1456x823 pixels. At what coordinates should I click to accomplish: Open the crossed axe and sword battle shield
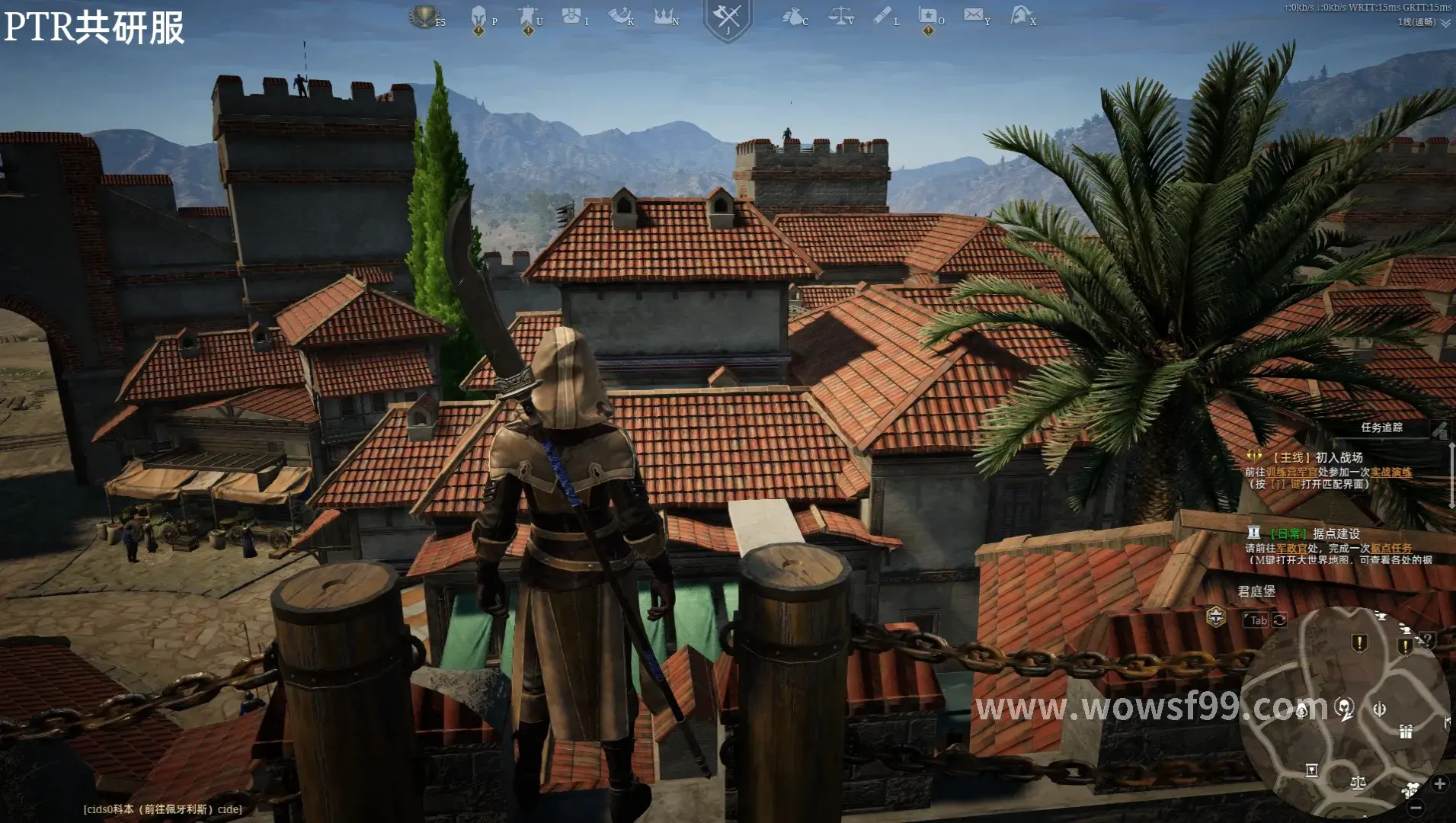728,18
